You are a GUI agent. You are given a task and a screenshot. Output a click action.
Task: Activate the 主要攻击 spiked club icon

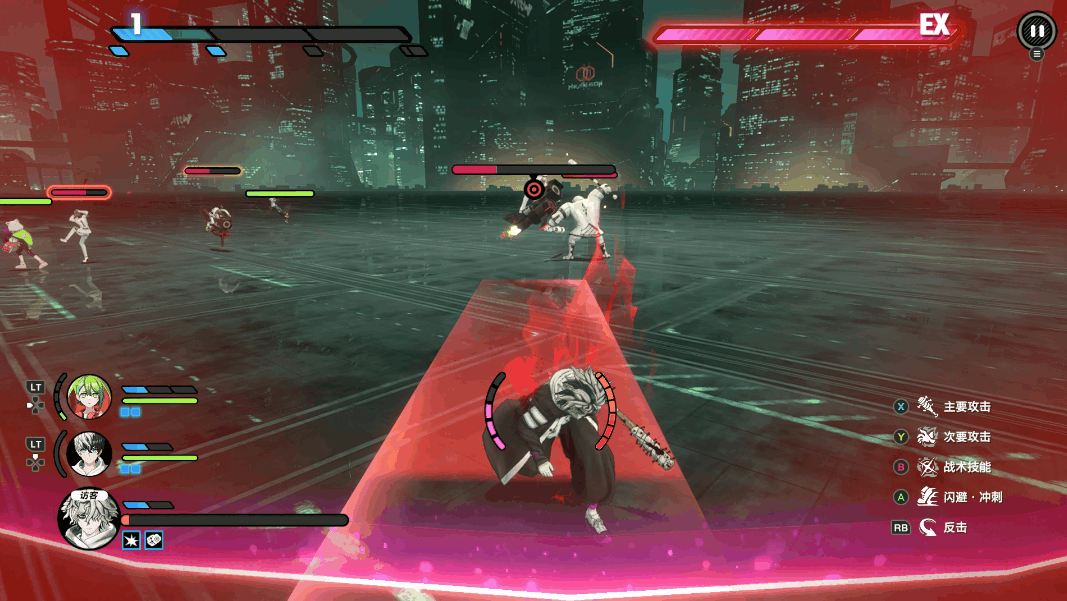point(927,406)
